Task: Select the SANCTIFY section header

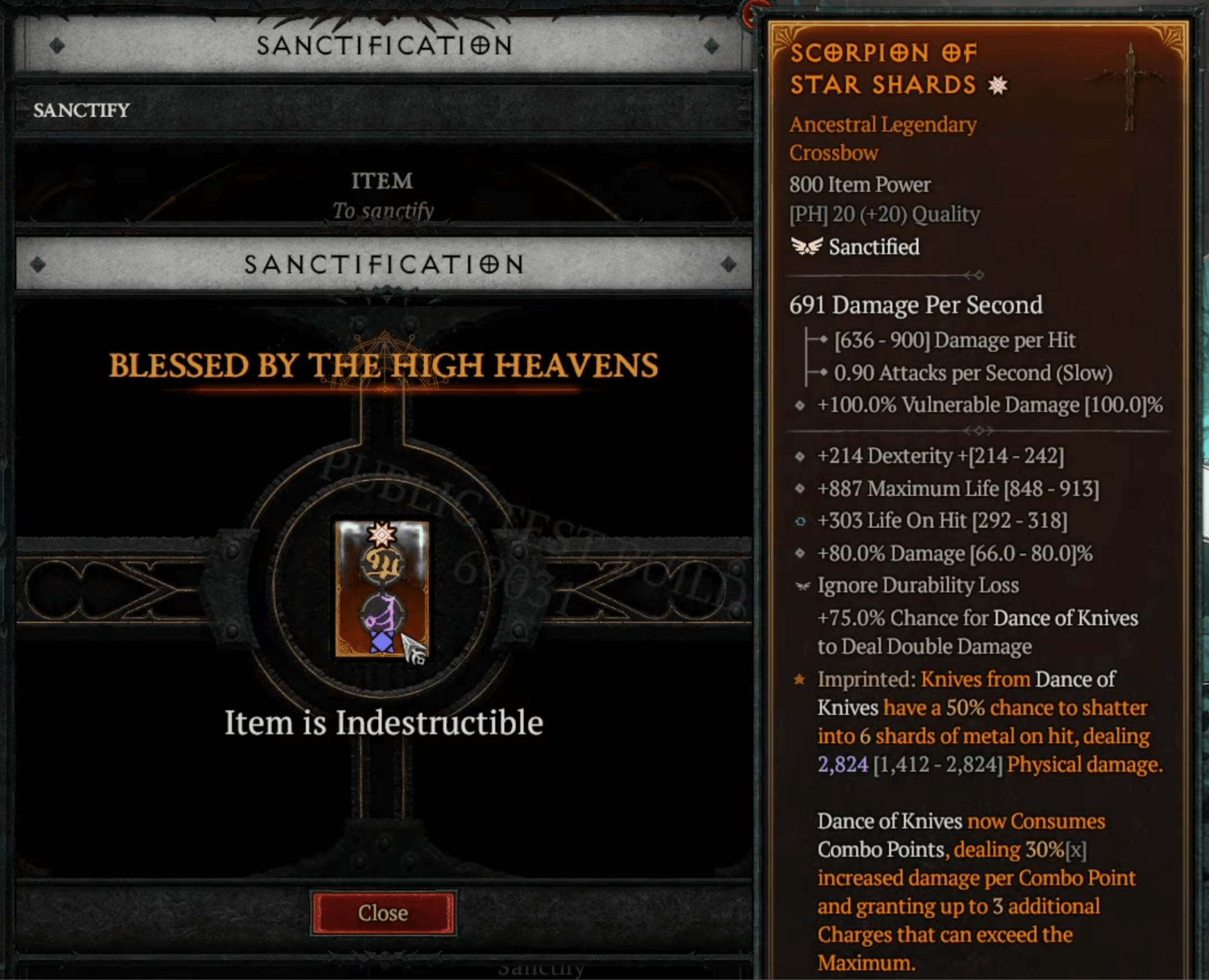Action: (x=80, y=110)
